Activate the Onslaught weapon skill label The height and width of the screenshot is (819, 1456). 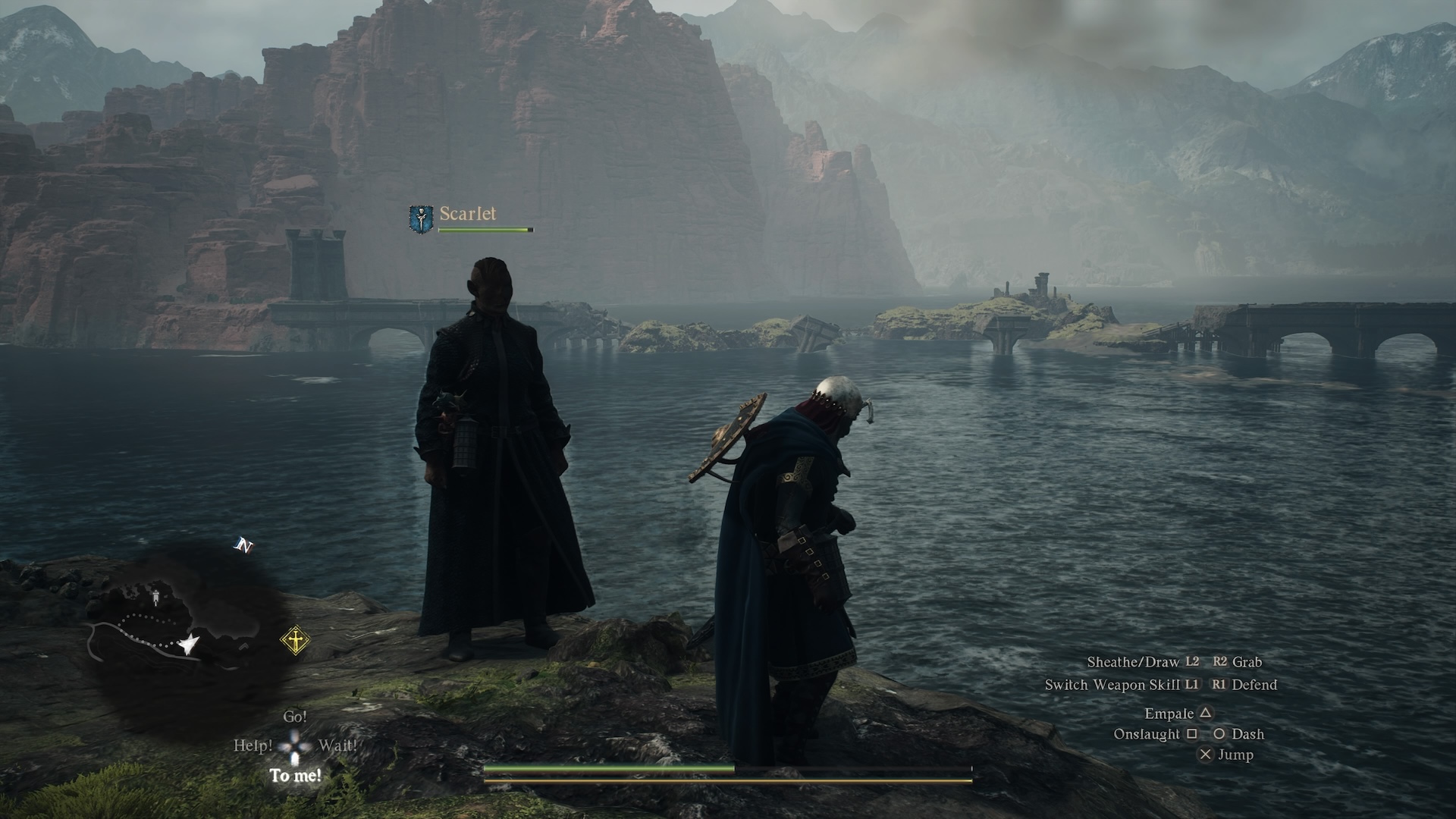point(1147,734)
